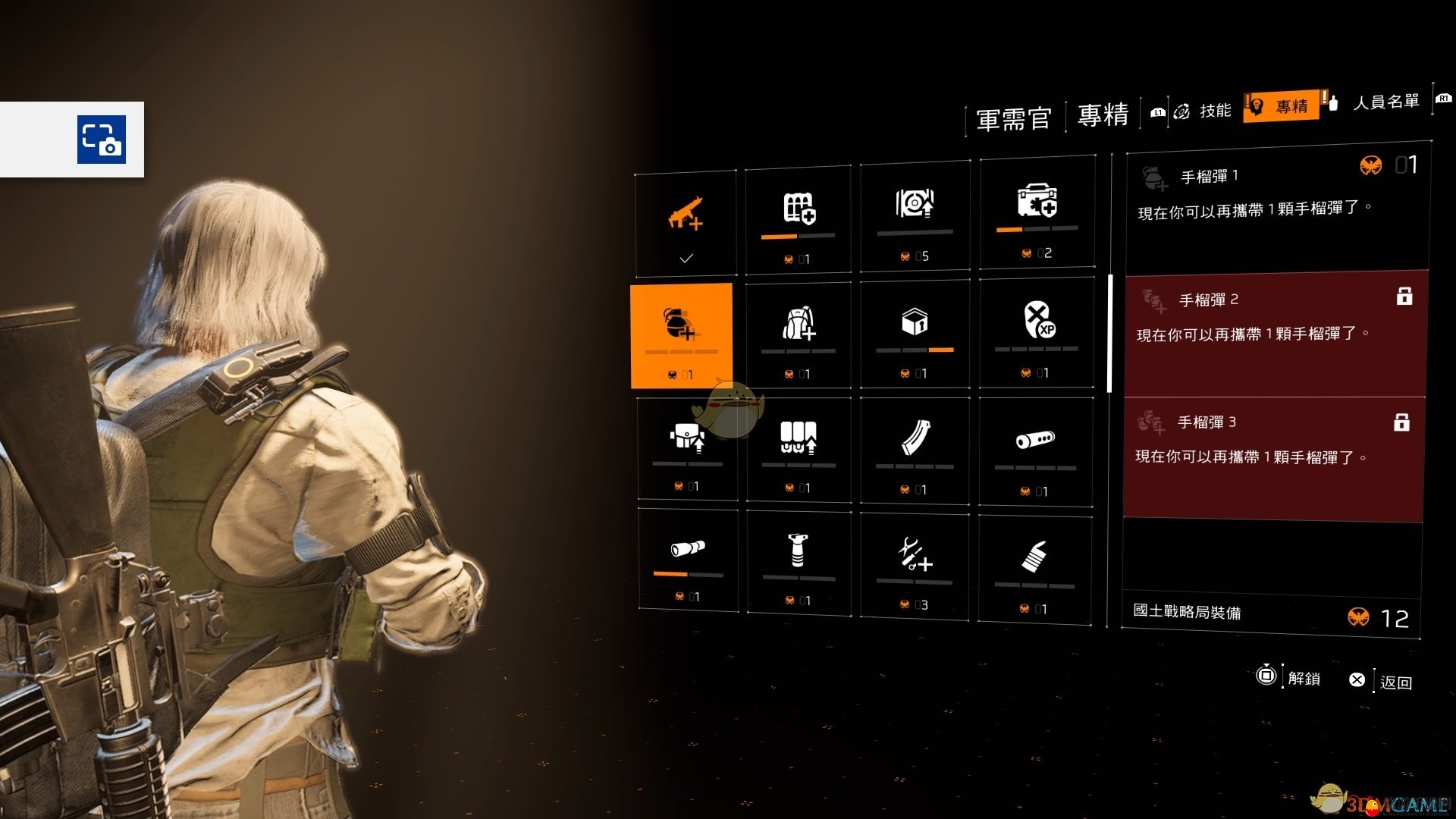Open the supply crate perk icon
Screen dimensions: 1456x819
coord(915,332)
